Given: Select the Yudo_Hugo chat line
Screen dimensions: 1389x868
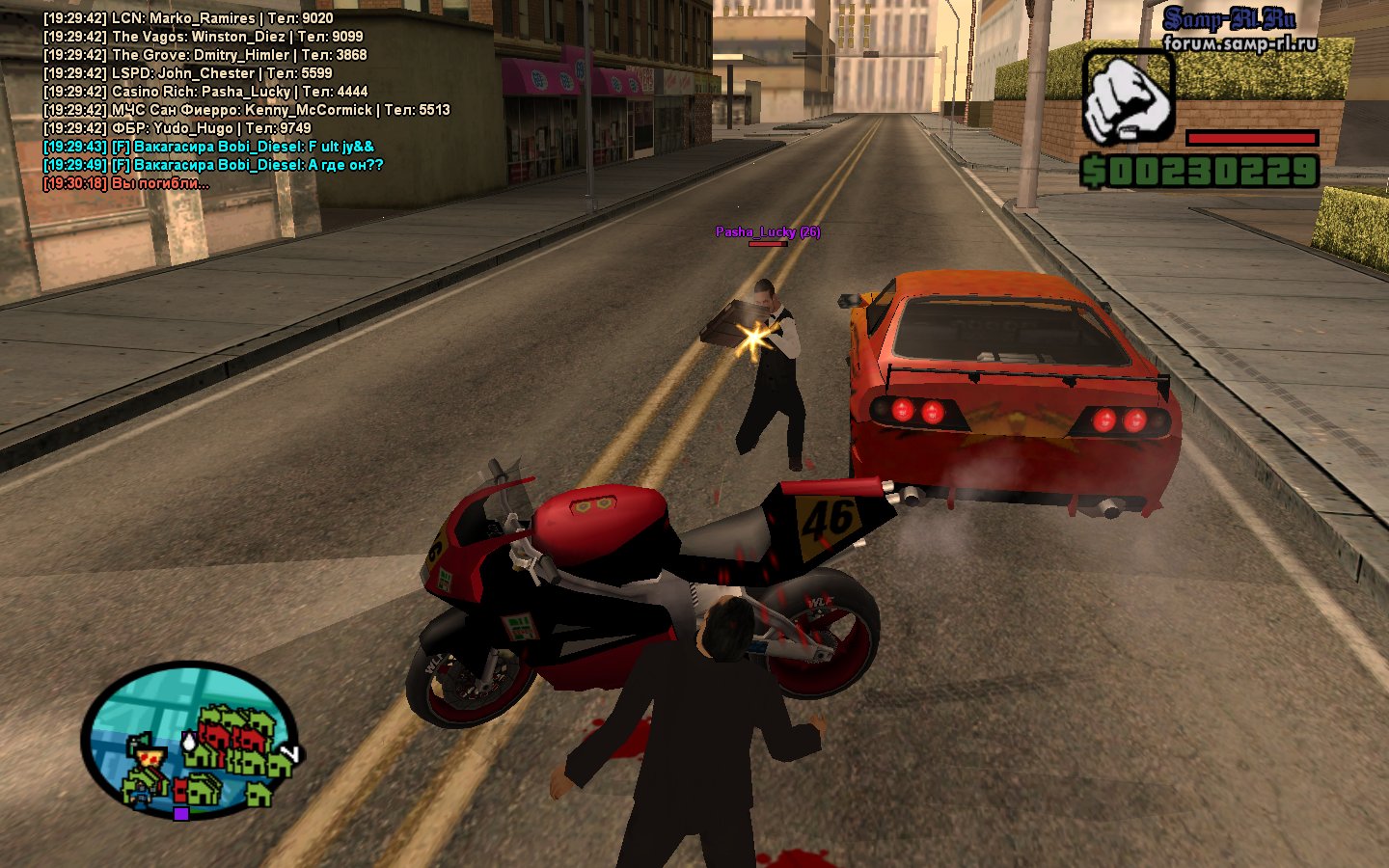Looking at the screenshot, I should (x=177, y=128).
